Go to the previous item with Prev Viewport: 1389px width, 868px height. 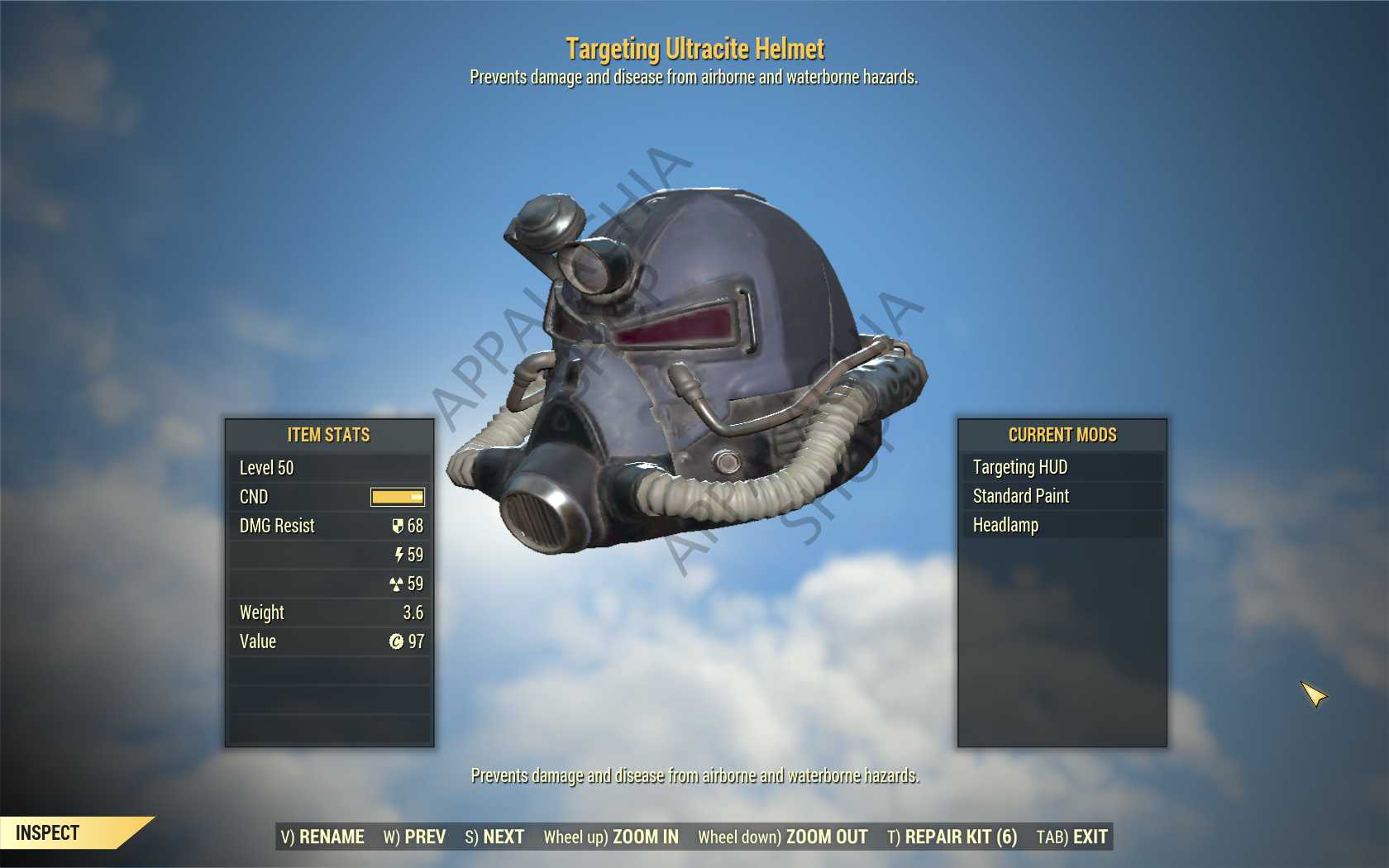tap(414, 837)
